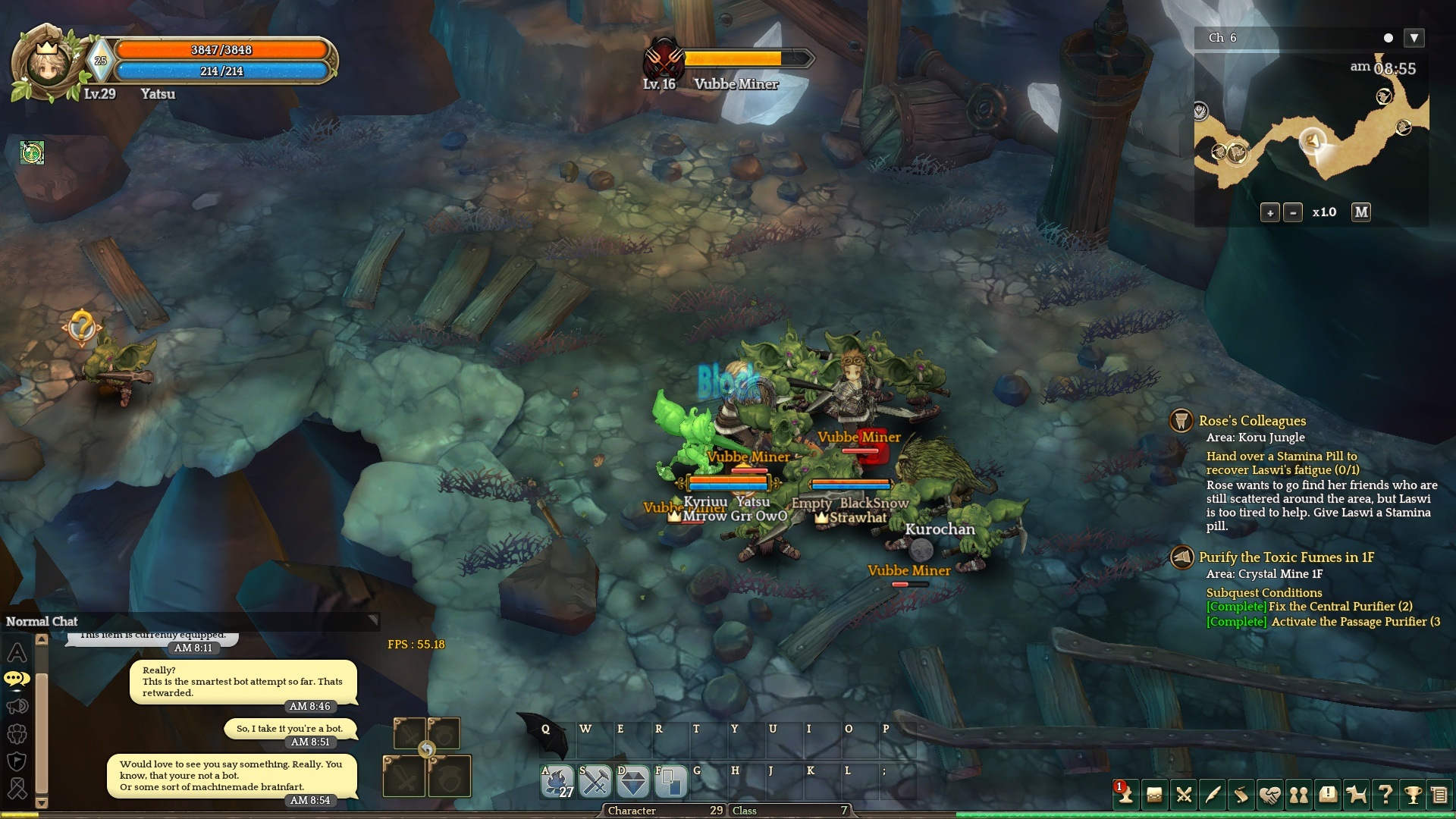This screenshot has height=819, width=1456.
Task: Switch to the megaphone shout chat tab
Action: click(17, 707)
